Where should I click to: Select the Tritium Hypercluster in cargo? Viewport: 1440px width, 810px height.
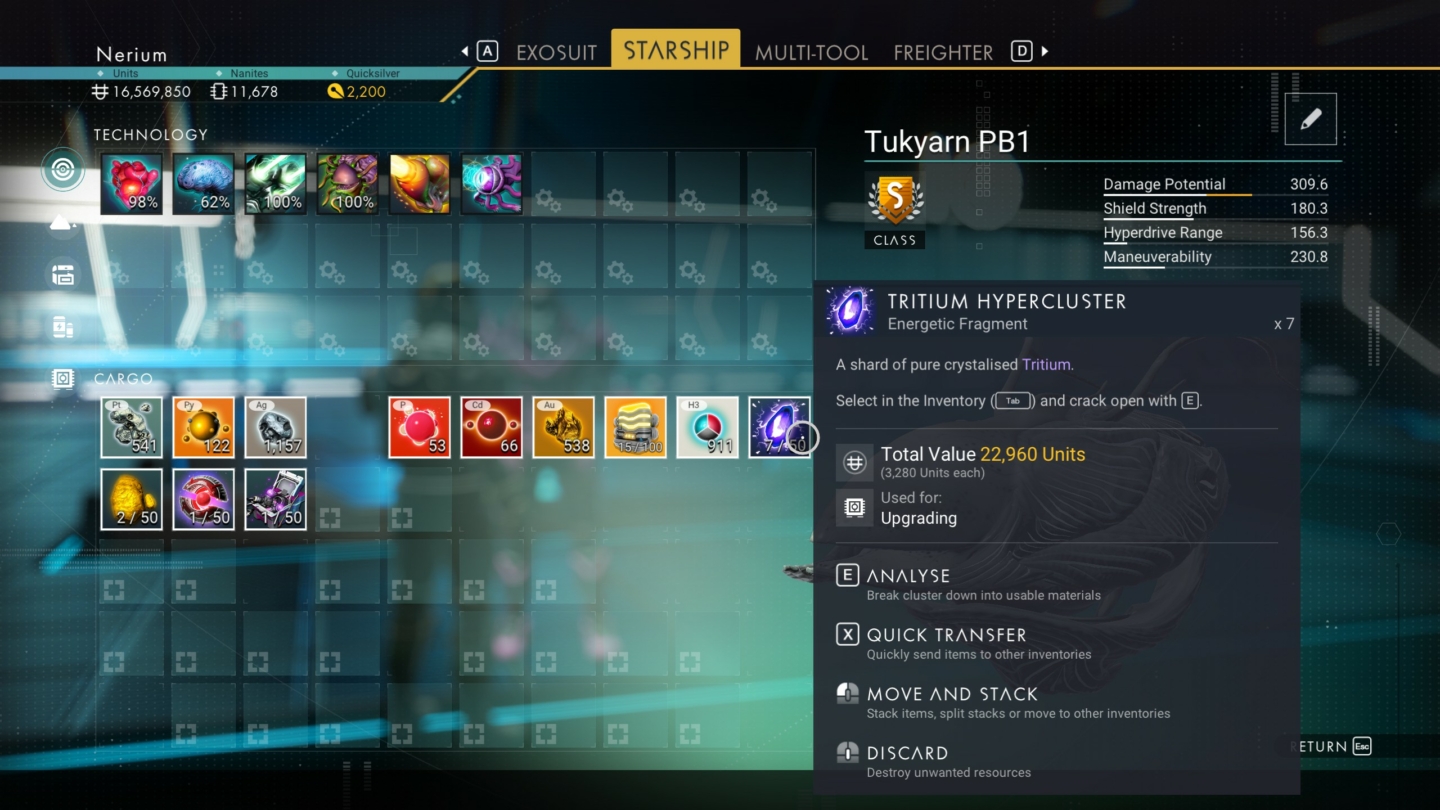[779, 427]
